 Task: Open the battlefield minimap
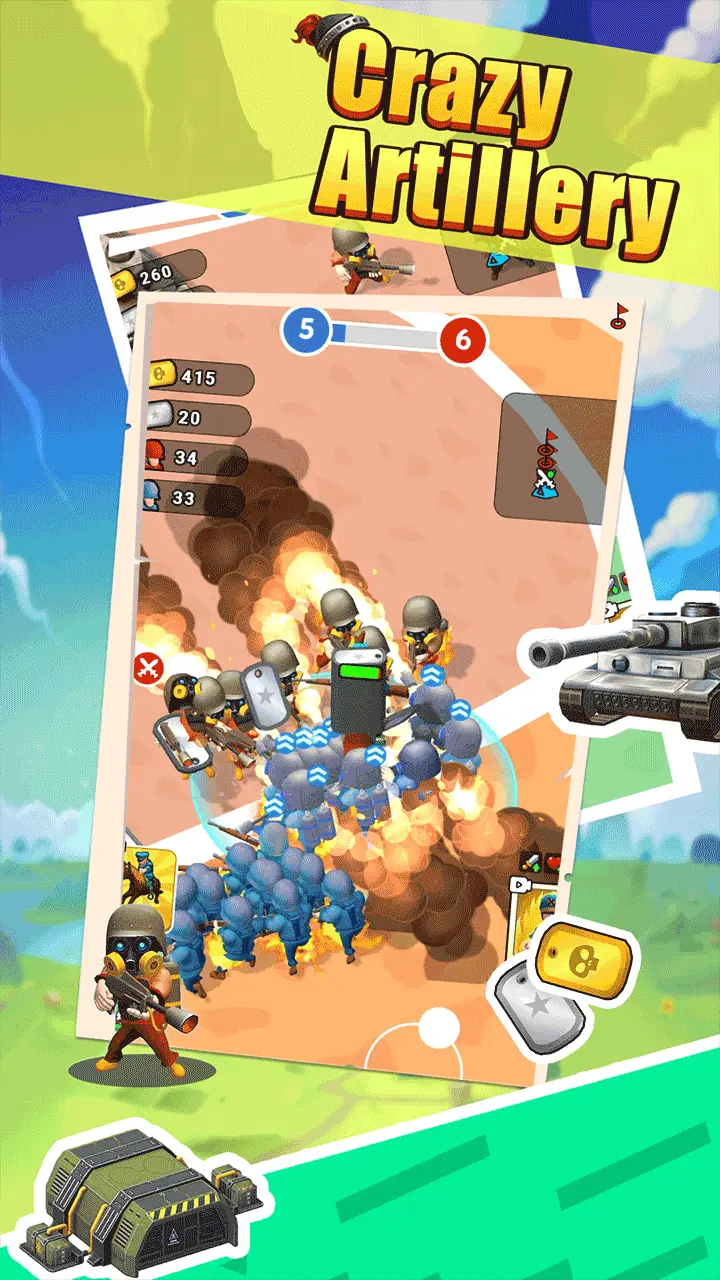pyautogui.click(x=557, y=456)
